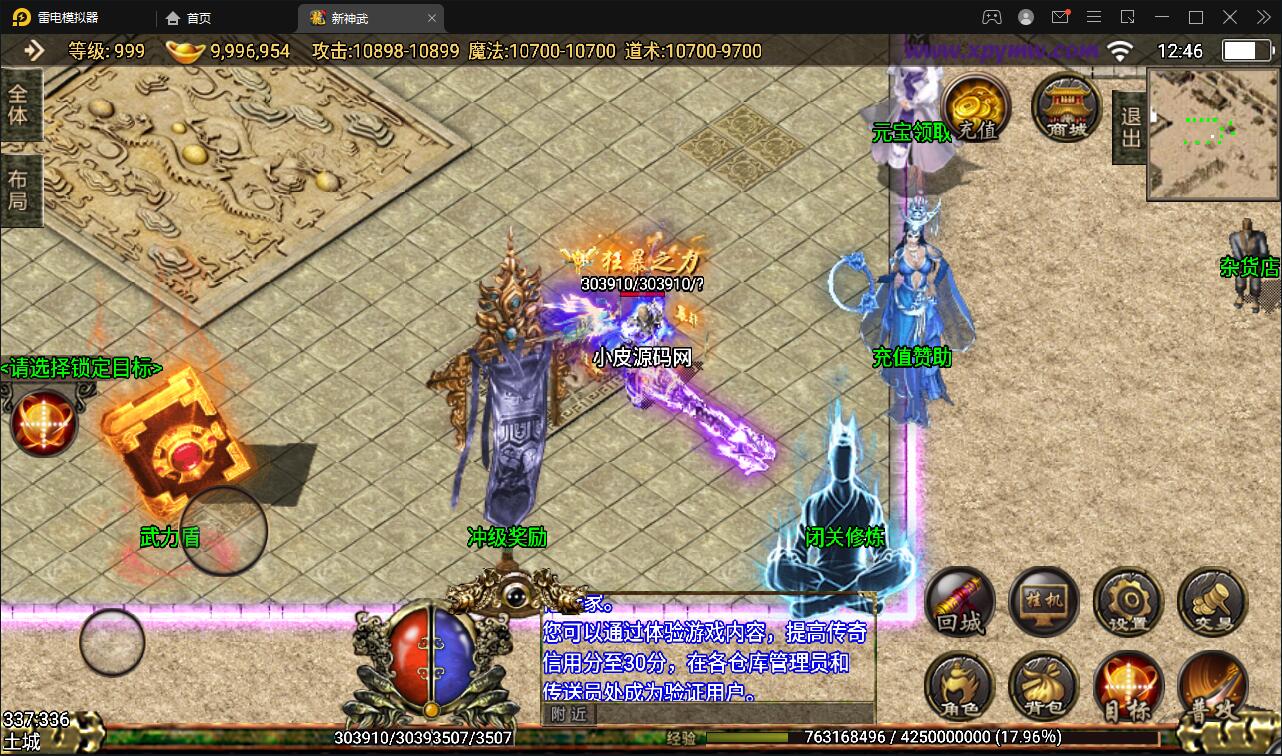
Task: Select the 附近 nearby chat tab
Action: coord(569,713)
